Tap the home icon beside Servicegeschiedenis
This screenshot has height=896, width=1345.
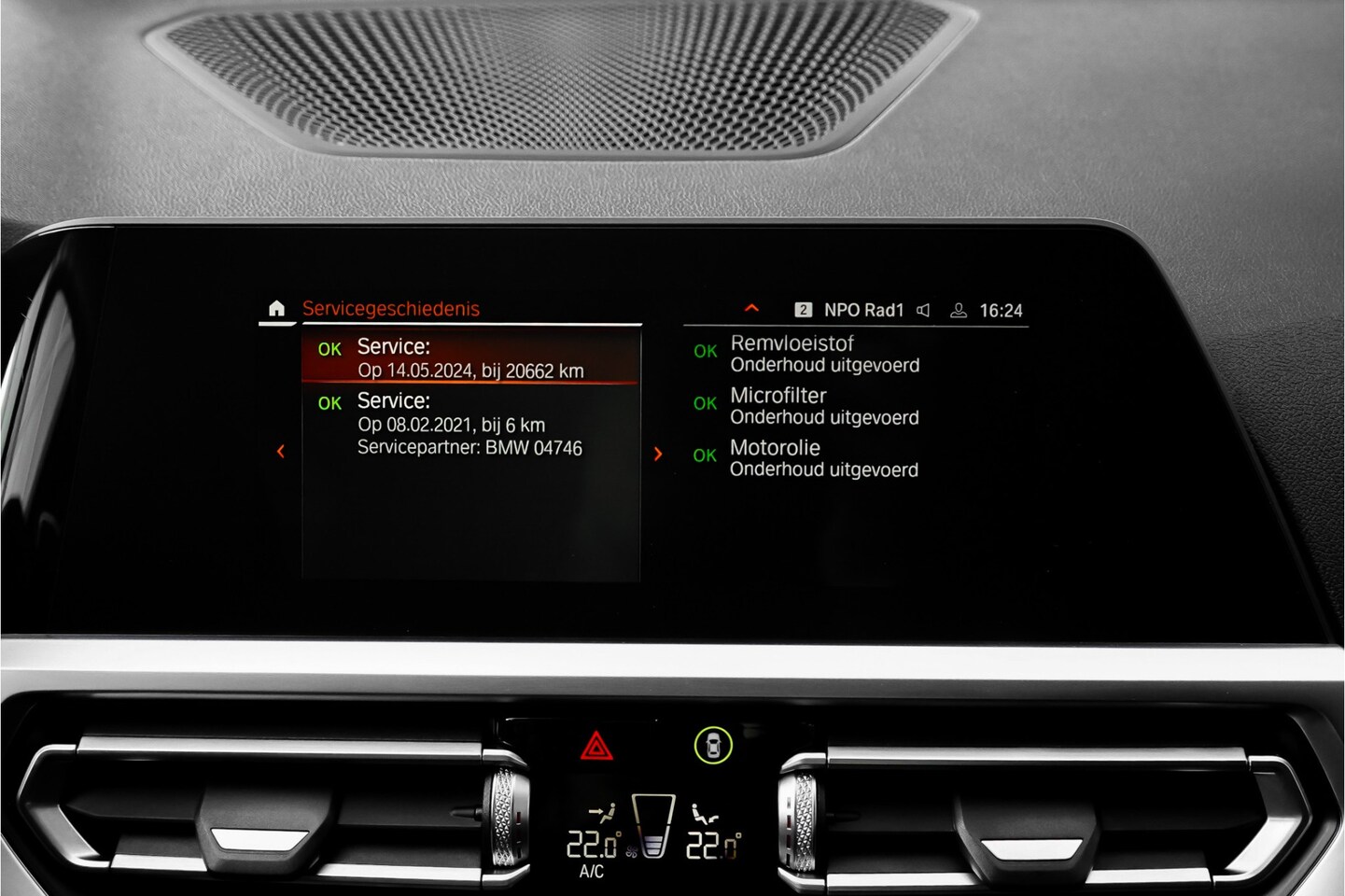pos(276,309)
